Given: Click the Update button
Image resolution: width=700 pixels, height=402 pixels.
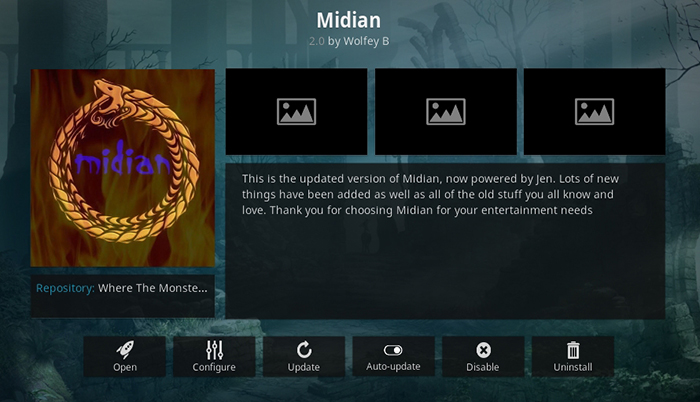Looking at the screenshot, I should 304,356.
